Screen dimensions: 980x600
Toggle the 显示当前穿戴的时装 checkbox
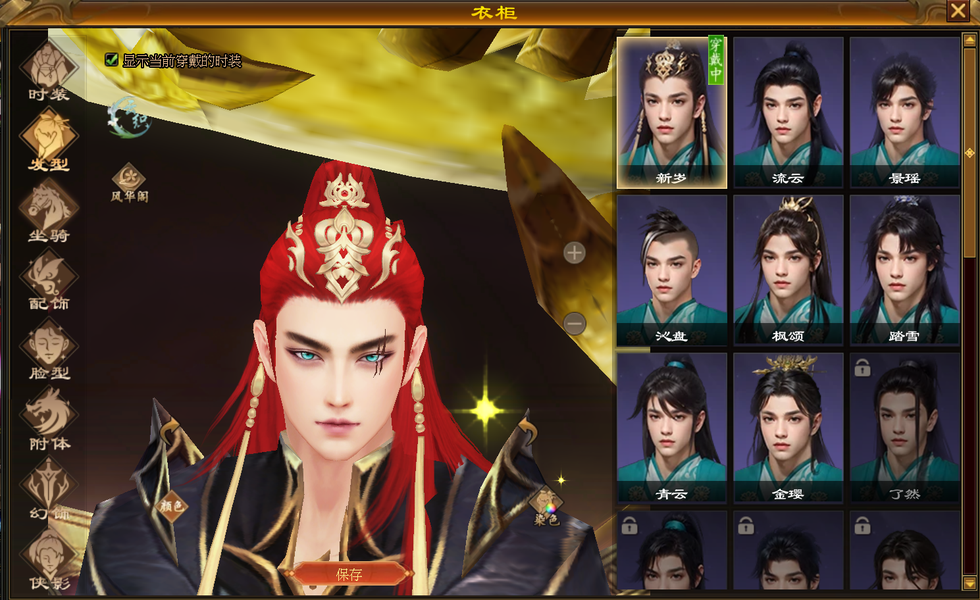(111, 60)
